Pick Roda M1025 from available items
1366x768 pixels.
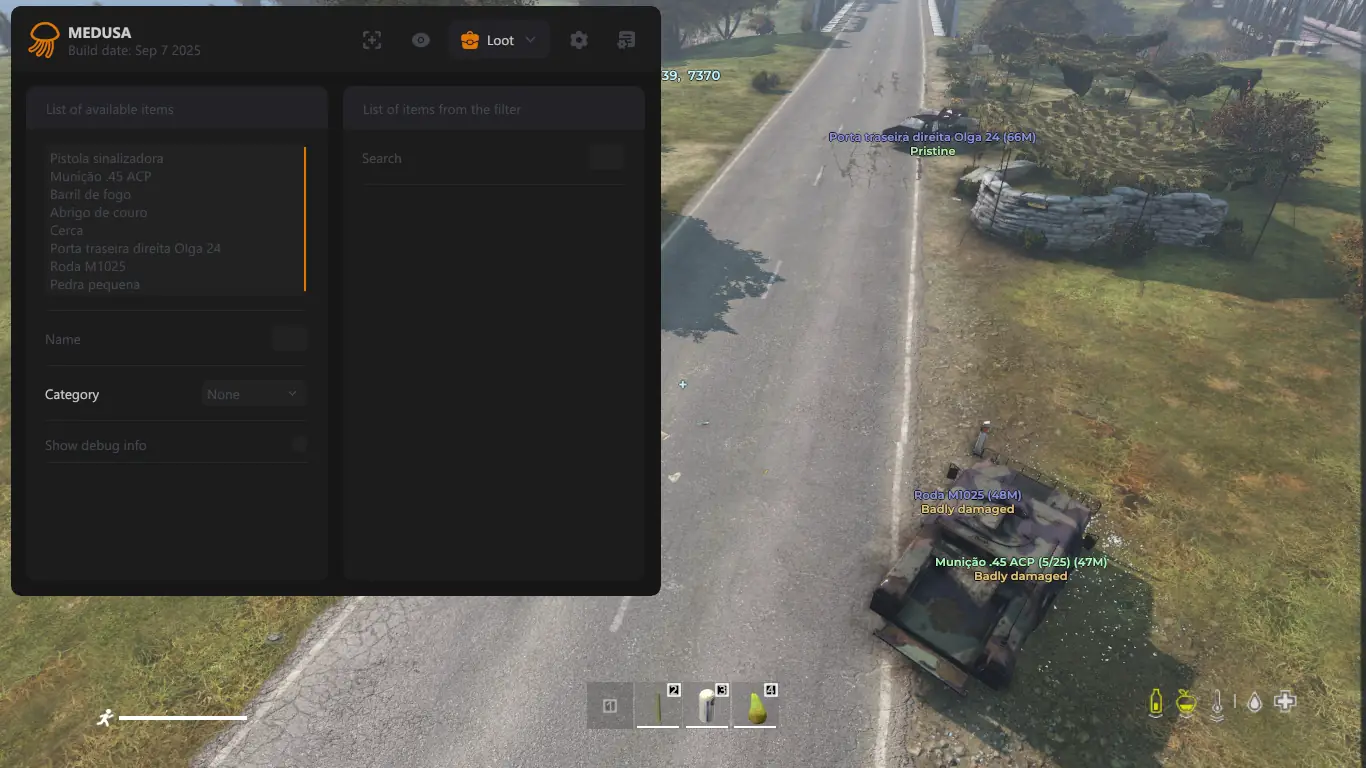coord(88,266)
